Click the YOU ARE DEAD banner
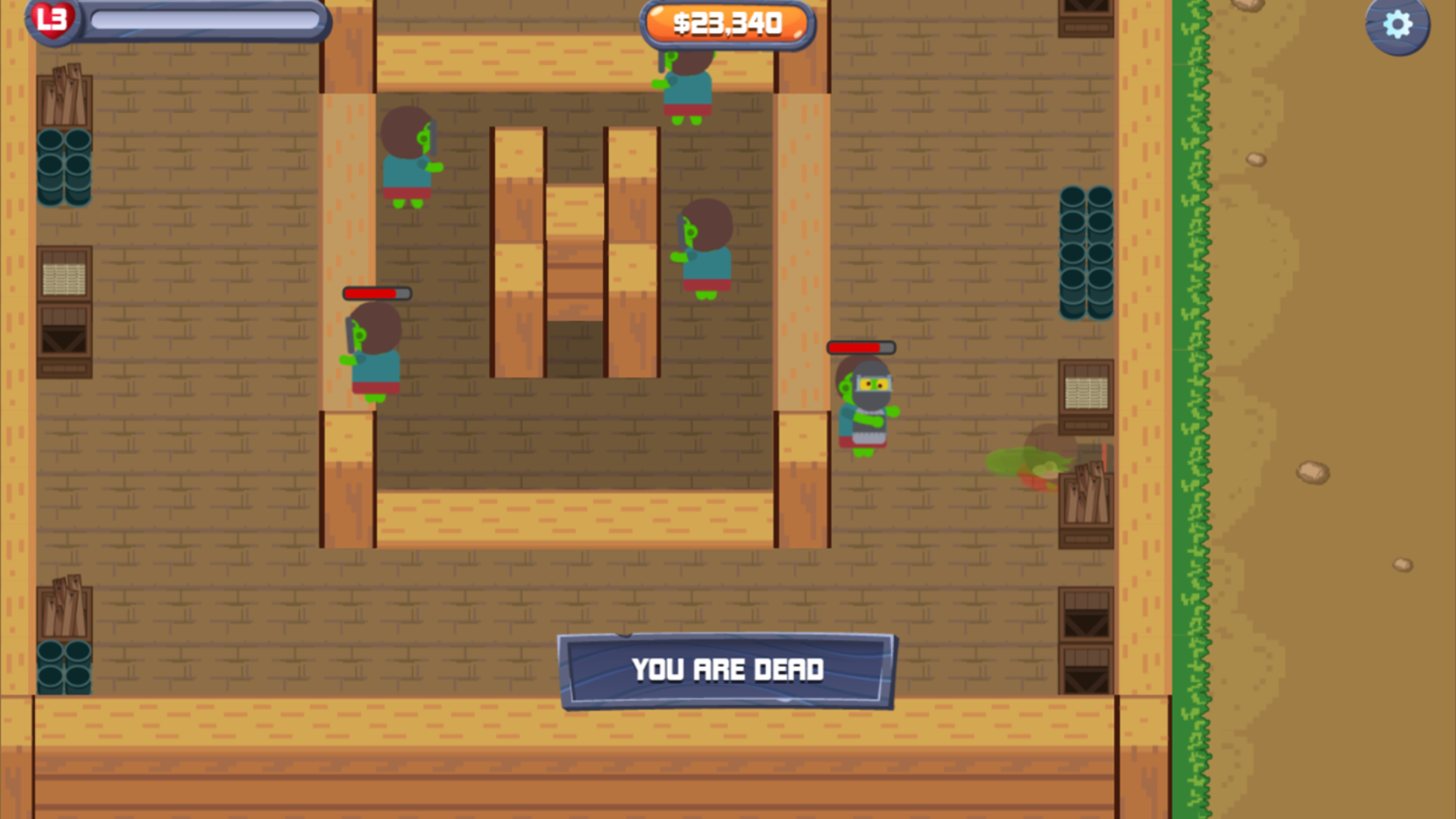Image resolution: width=1456 pixels, height=819 pixels. pyautogui.click(x=728, y=670)
